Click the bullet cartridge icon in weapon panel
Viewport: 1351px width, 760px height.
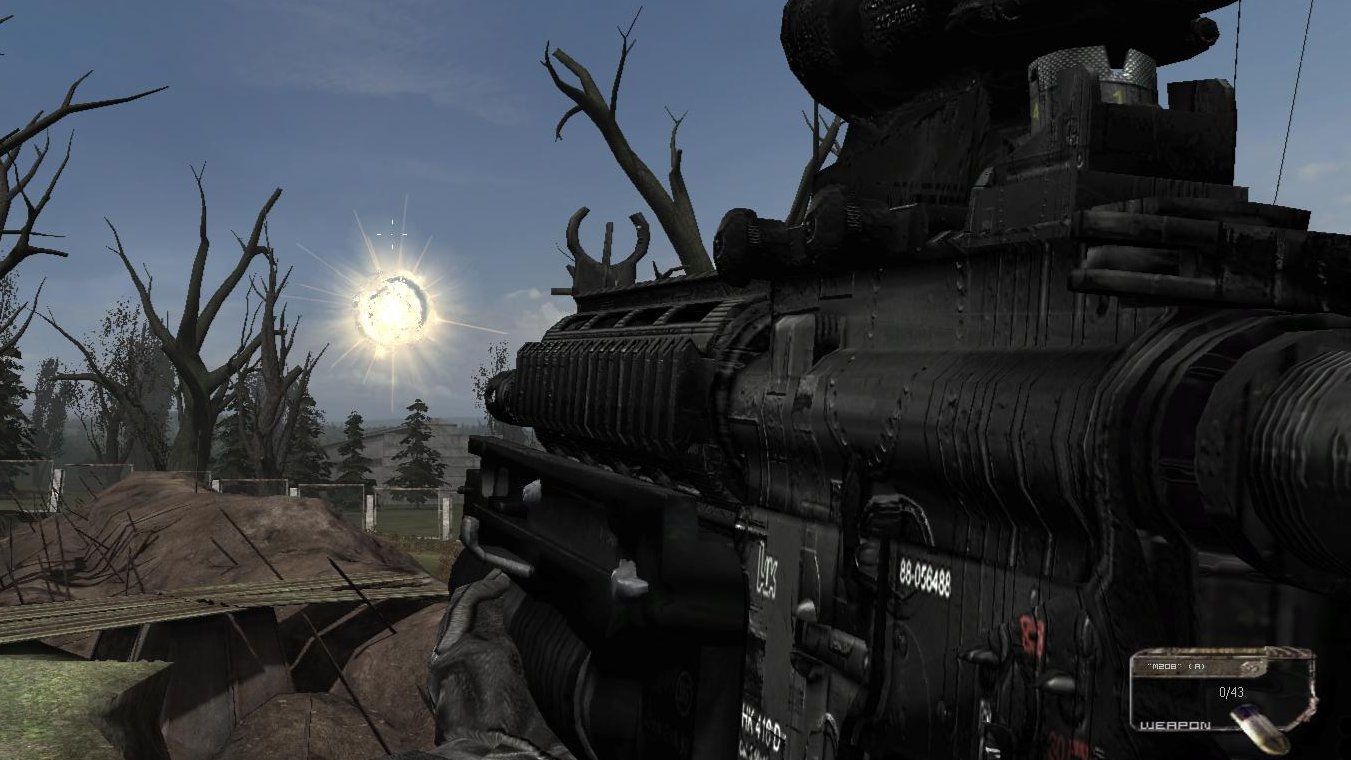pyautogui.click(x=1258, y=728)
